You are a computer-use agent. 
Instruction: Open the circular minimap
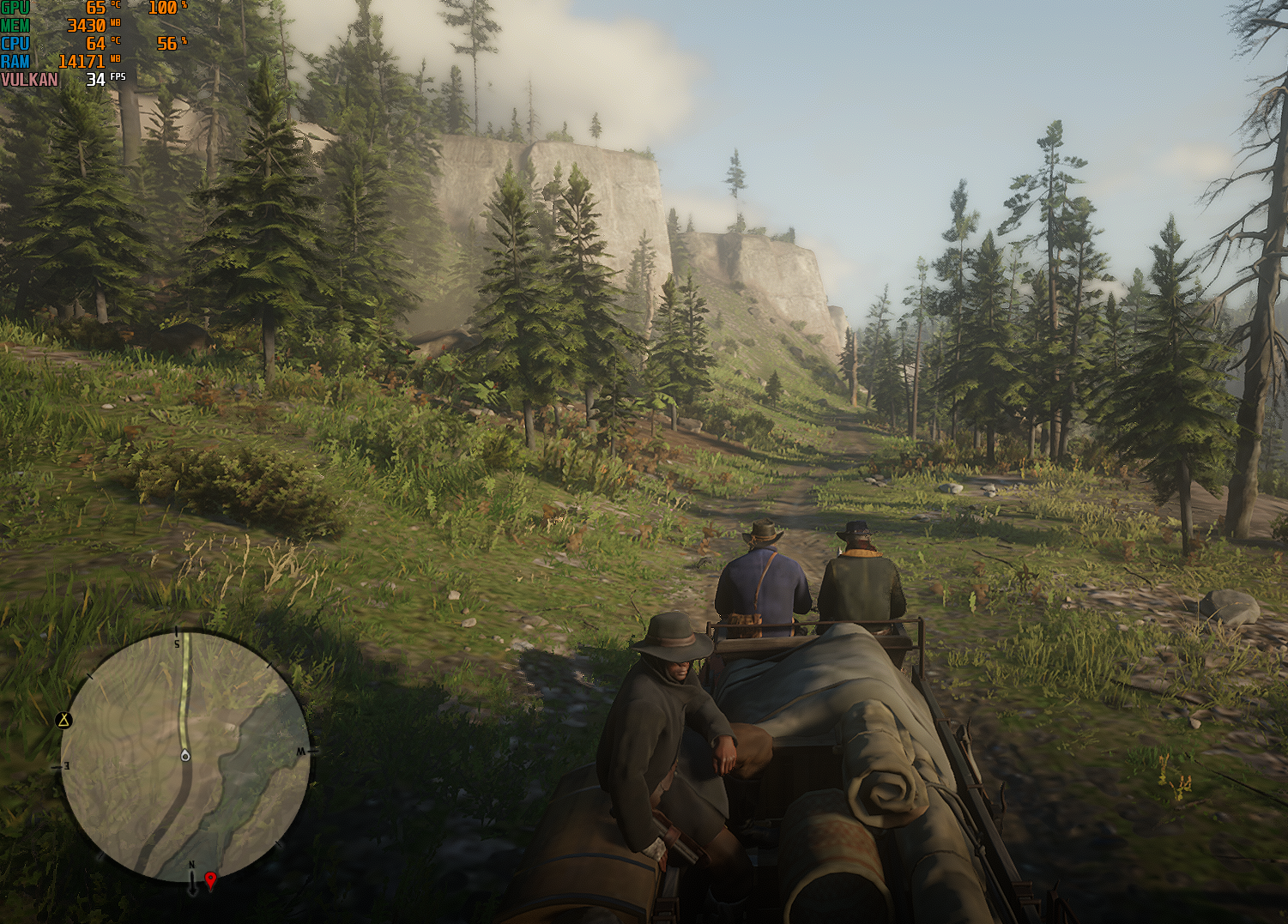click(184, 757)
